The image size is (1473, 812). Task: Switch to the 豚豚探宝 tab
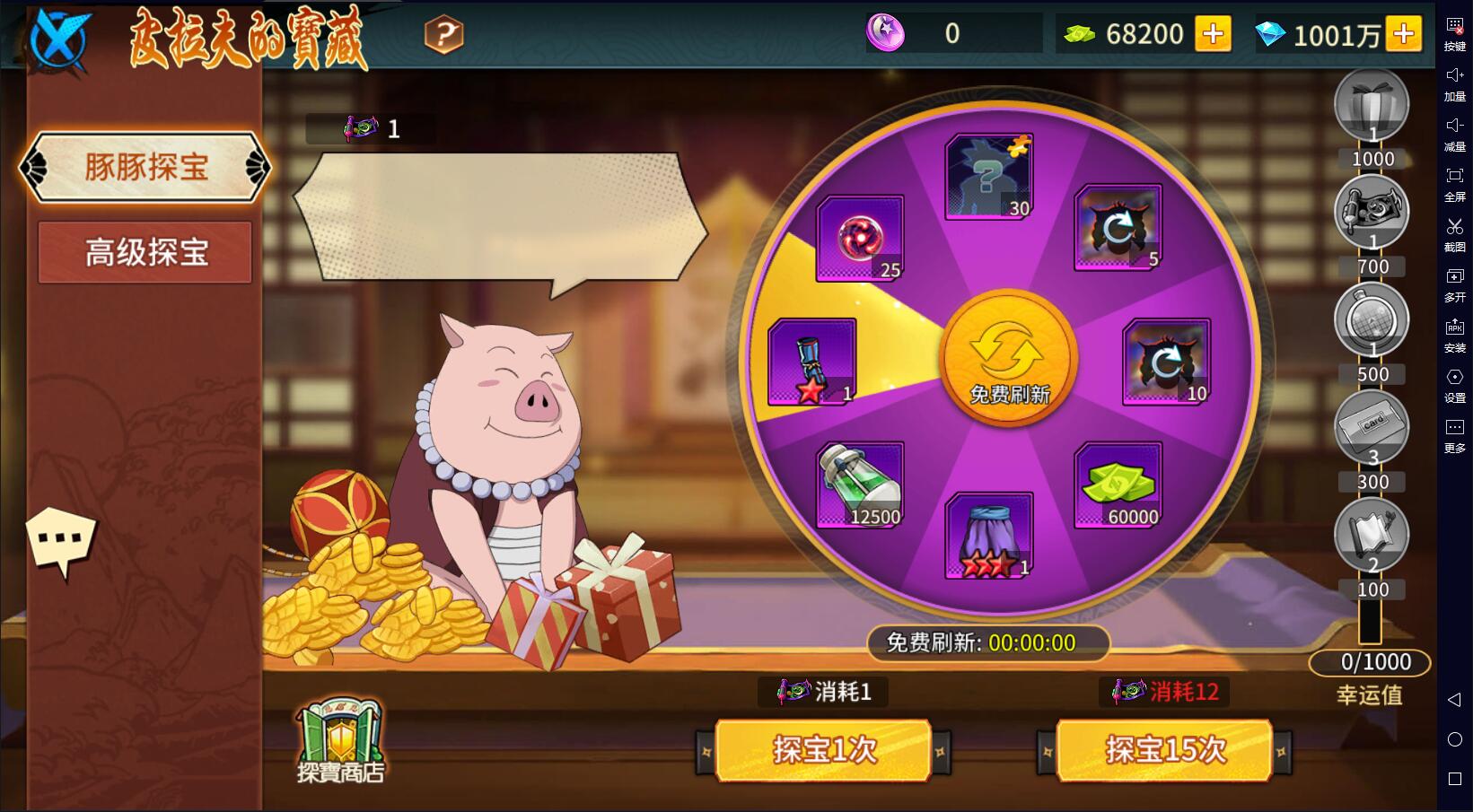[x=145, y=168]
